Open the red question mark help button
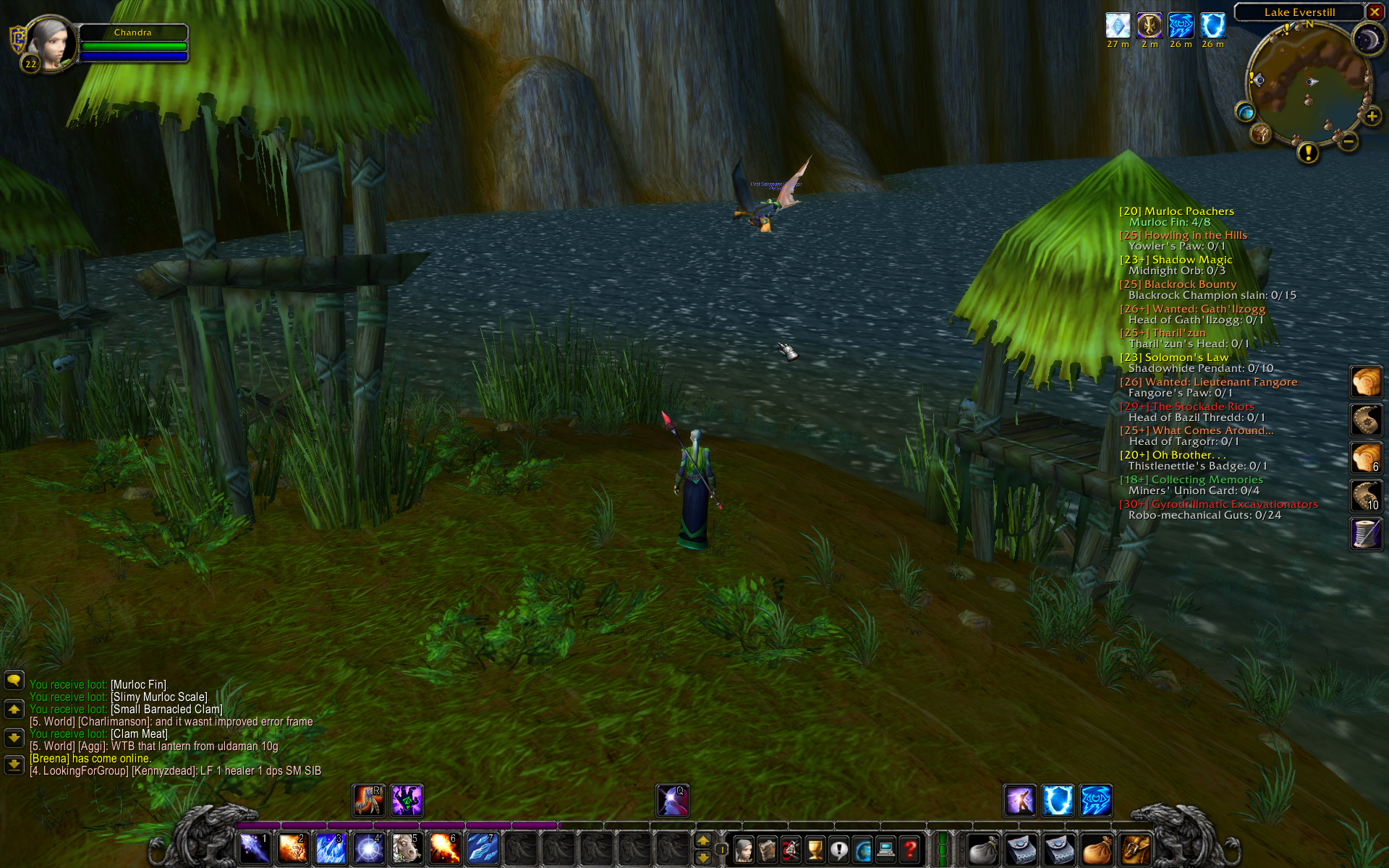The height and width of the screenshot is (868, 1389). coord(910,849)
